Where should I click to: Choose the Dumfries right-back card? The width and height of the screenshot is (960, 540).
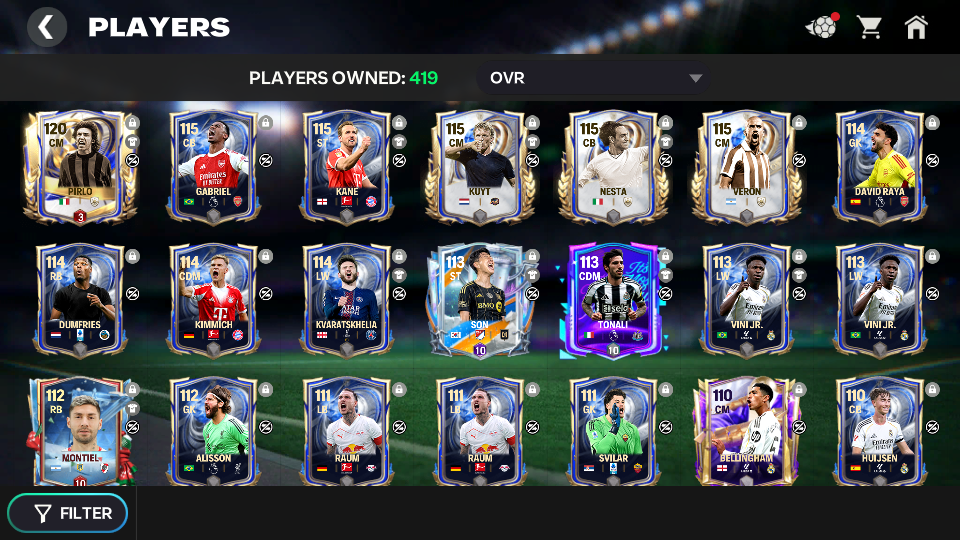coord(79,299)
